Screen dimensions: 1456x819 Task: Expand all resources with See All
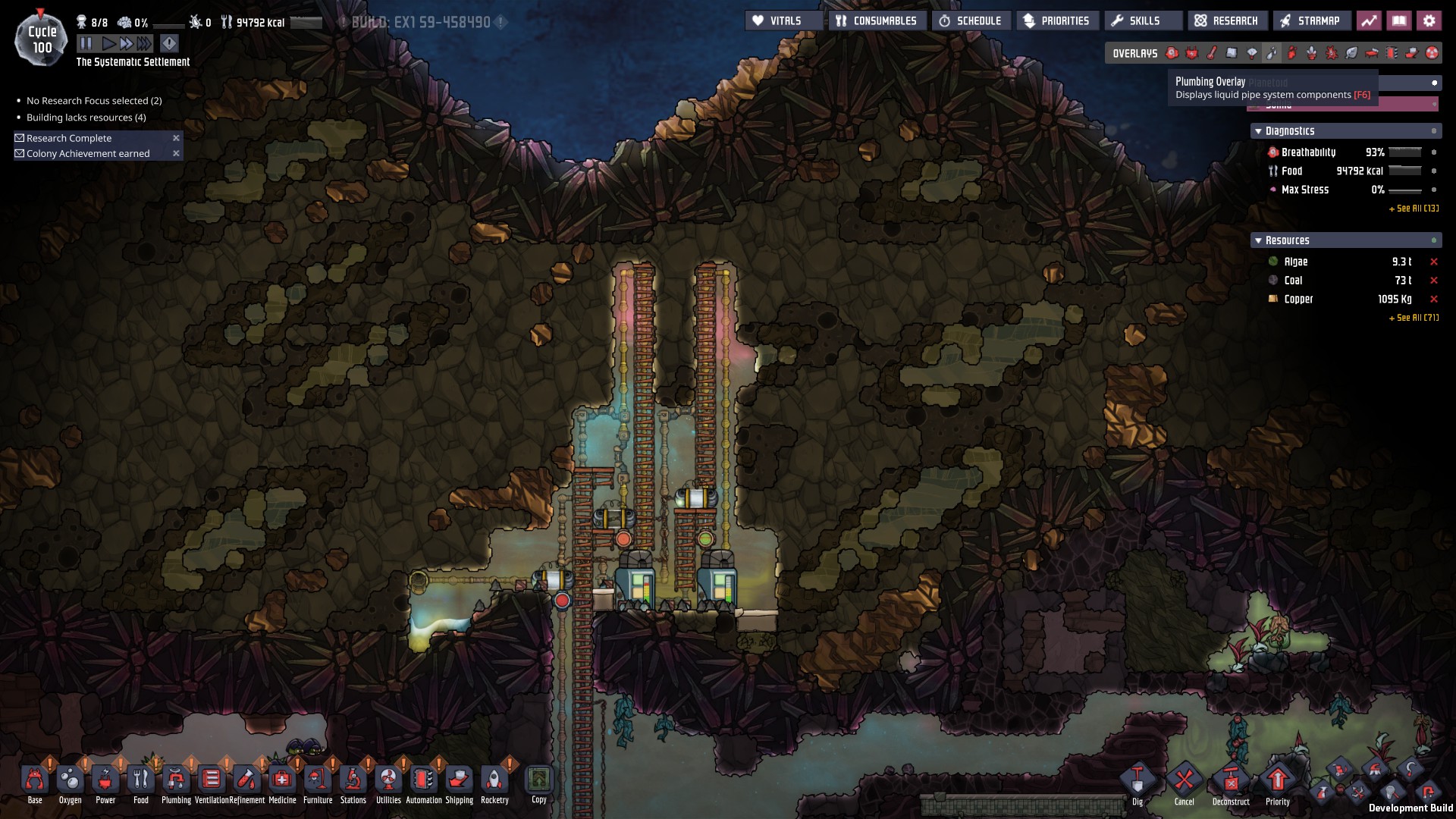point(1414,318)
